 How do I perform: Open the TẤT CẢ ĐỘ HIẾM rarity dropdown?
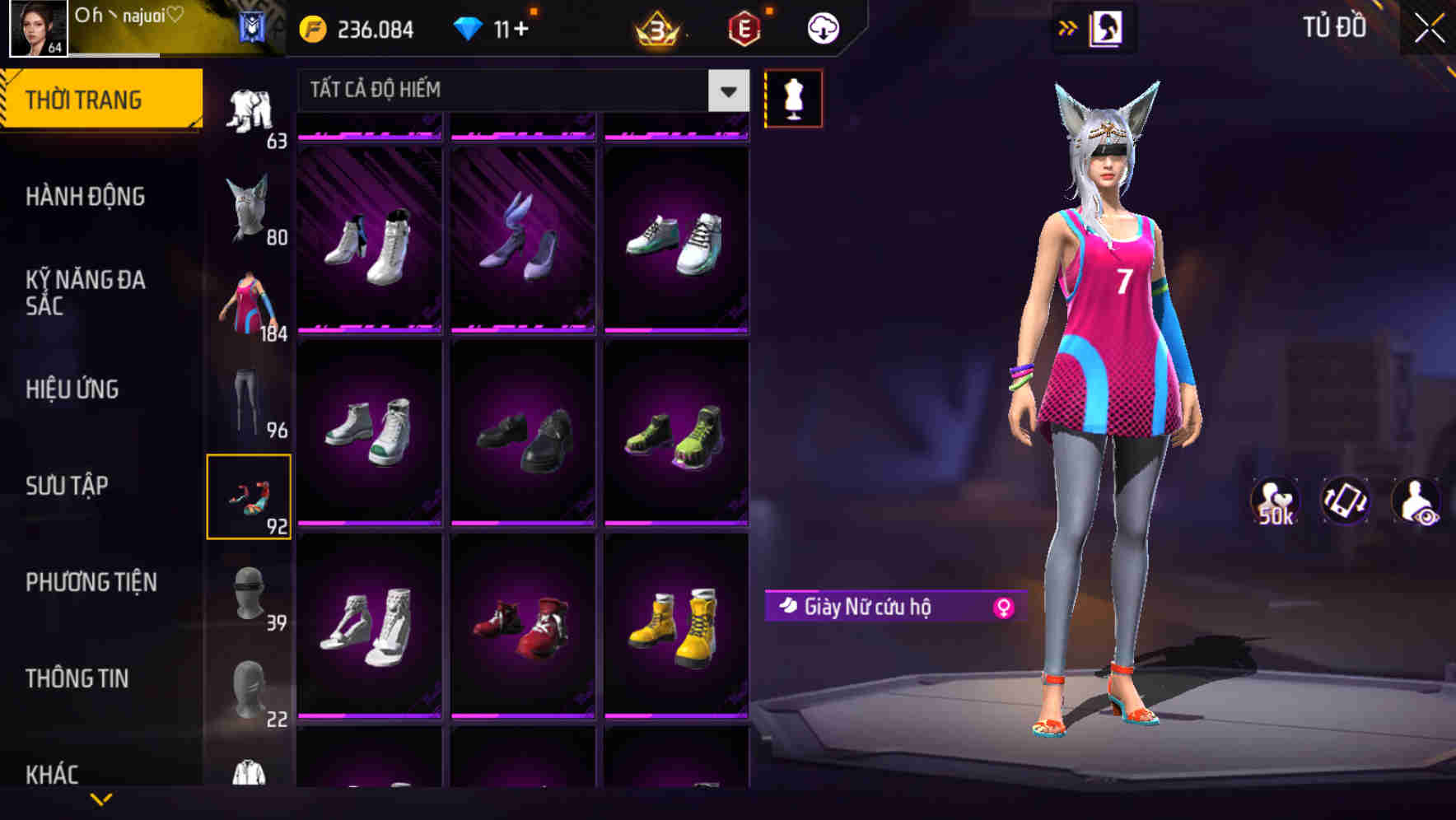tap(502, 91)
